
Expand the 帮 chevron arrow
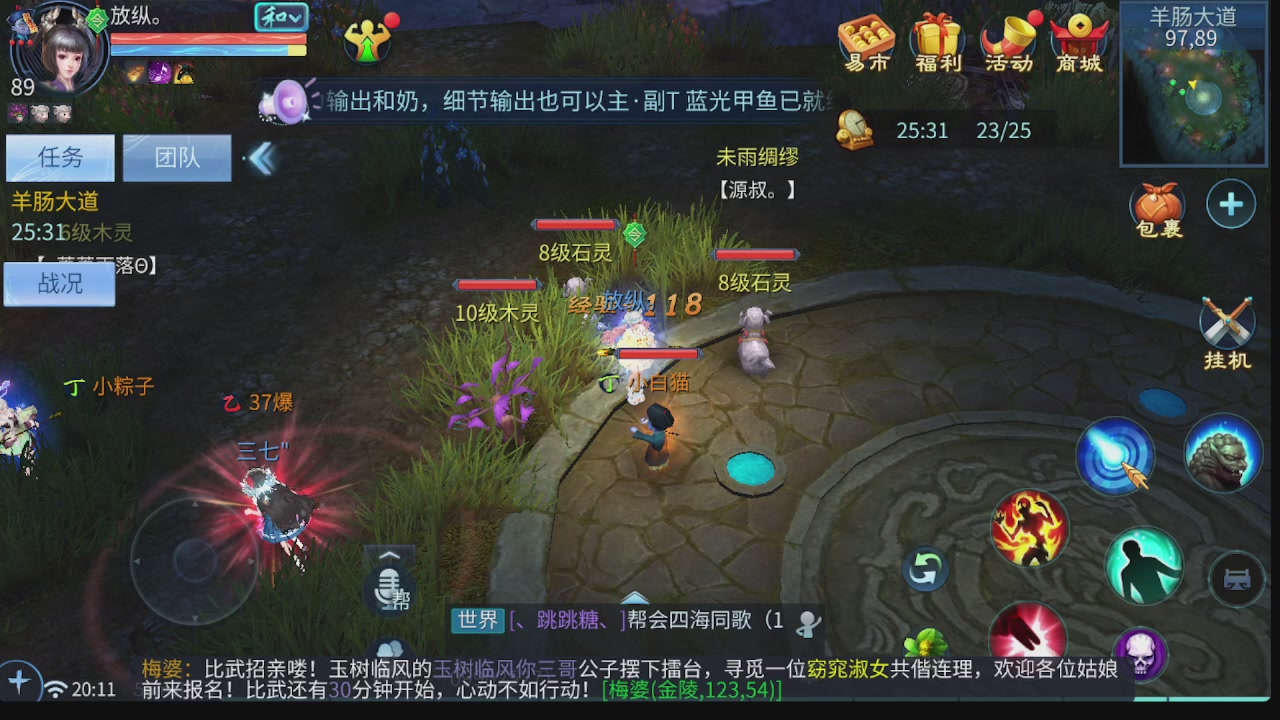(x=388, y=555)
